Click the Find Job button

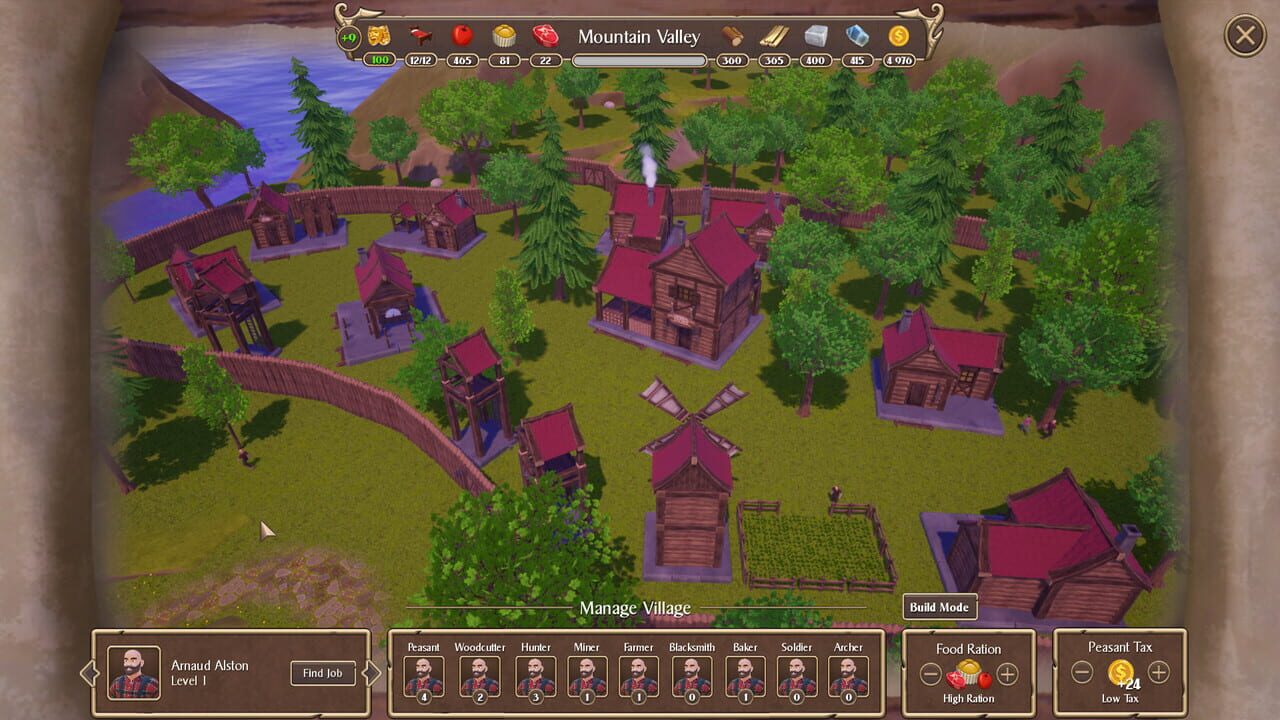pyautogui.click(x=321, y=673)
